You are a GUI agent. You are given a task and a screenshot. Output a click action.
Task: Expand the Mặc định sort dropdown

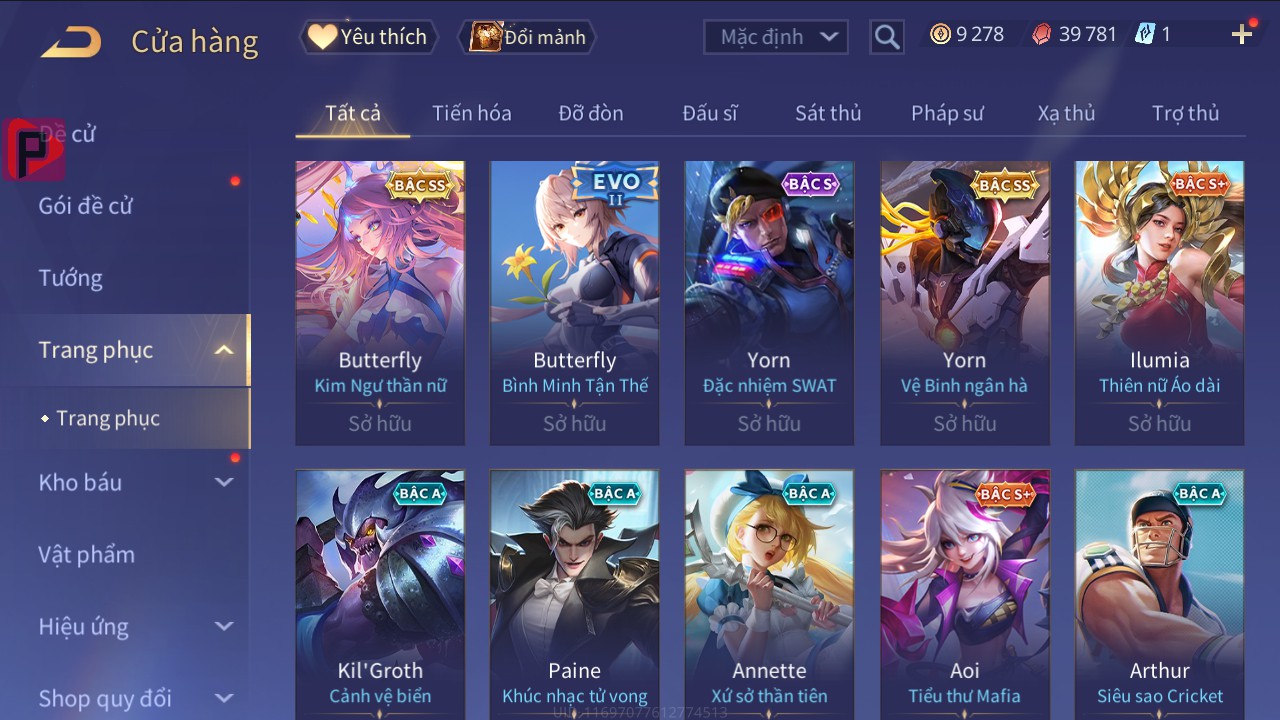pyautogui.click(x=776, y=37)
